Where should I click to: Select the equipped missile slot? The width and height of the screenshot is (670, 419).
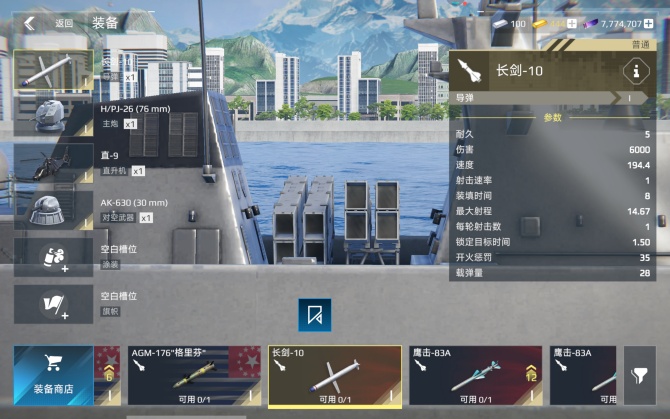point(53,70)
